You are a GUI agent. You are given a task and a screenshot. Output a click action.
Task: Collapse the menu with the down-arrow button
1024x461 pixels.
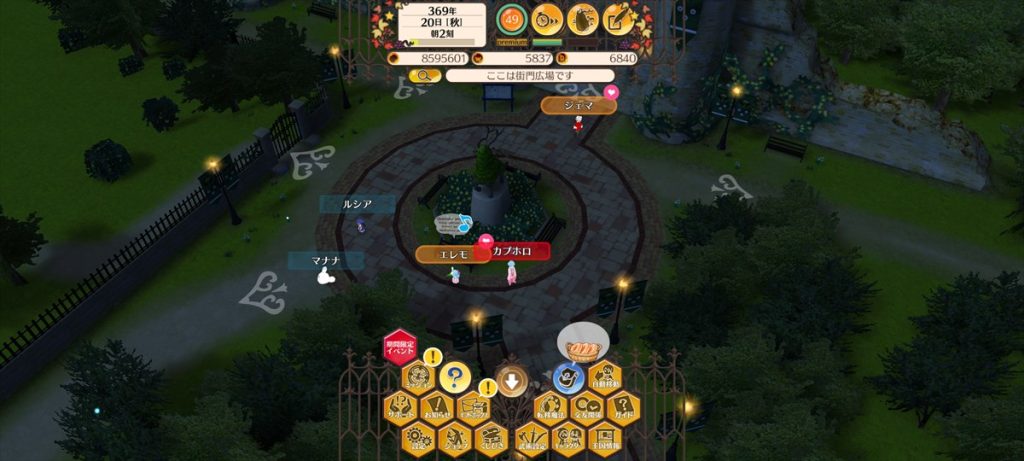512,380
